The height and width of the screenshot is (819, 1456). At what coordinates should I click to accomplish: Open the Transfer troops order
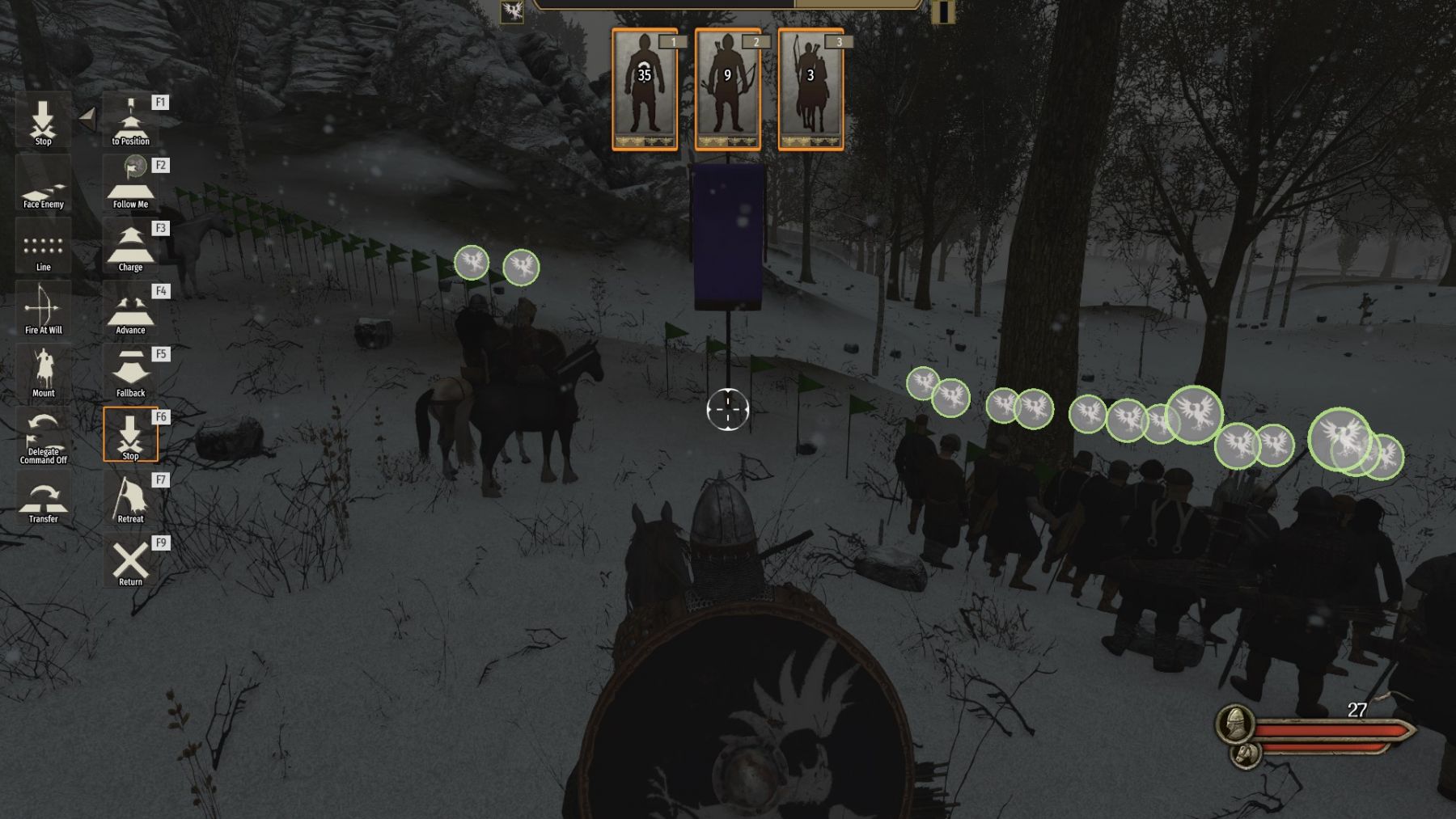tap(43, 499)
